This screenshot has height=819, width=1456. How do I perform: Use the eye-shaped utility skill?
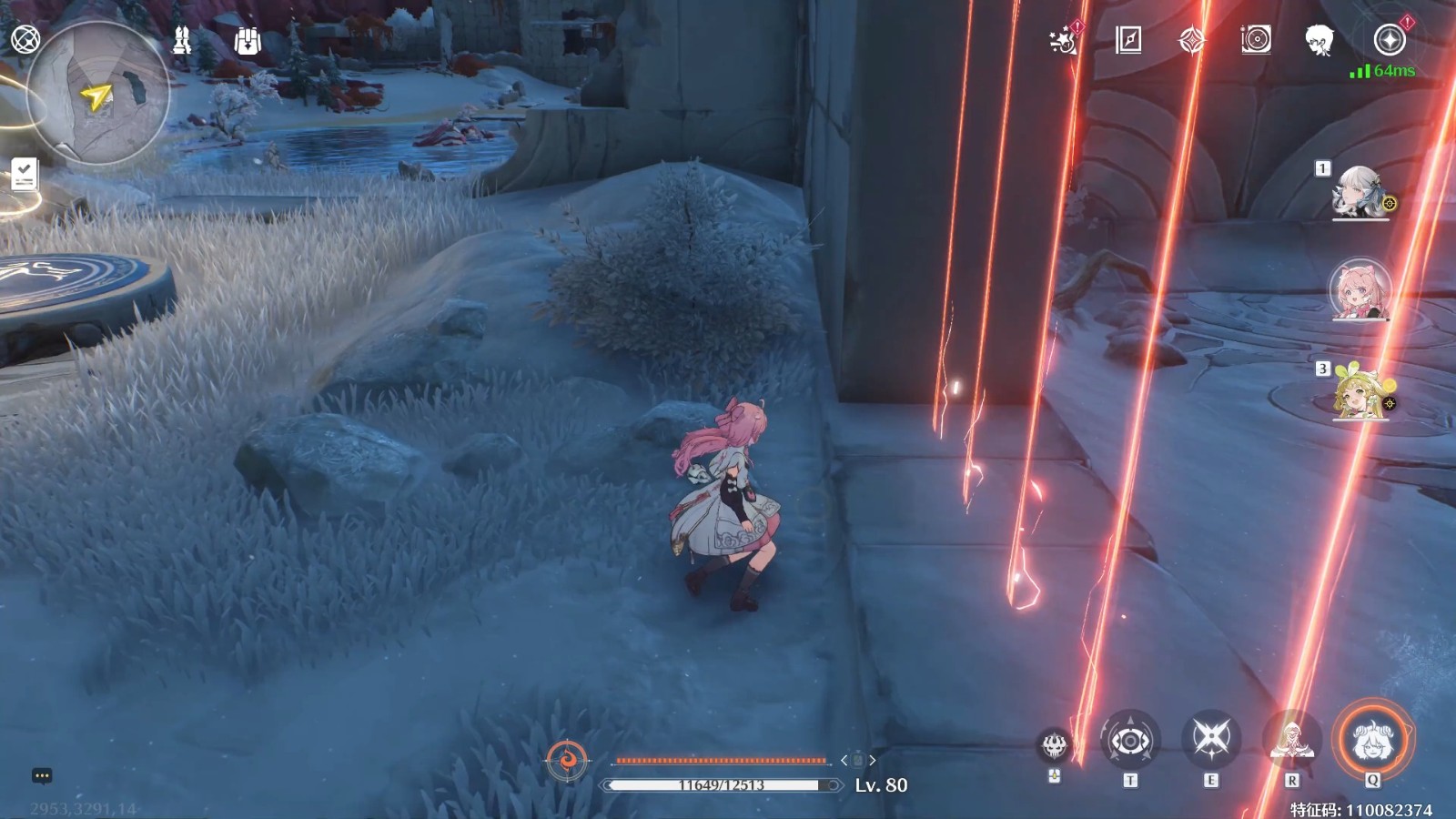pyautogui.click(x=1130, y=741)
